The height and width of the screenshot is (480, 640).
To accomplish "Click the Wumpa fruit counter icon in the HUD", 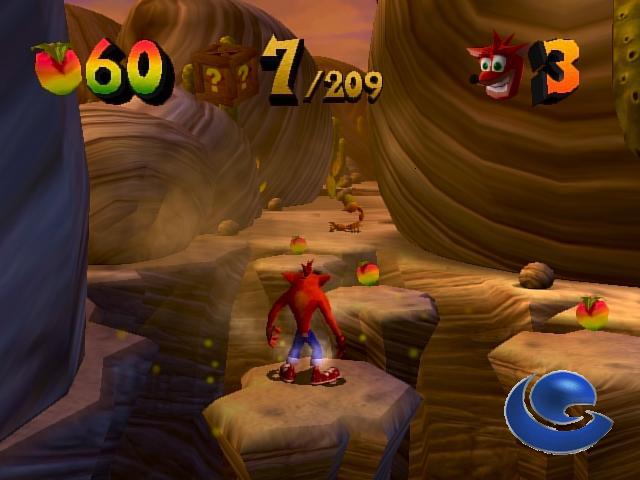I will (57, 70).
